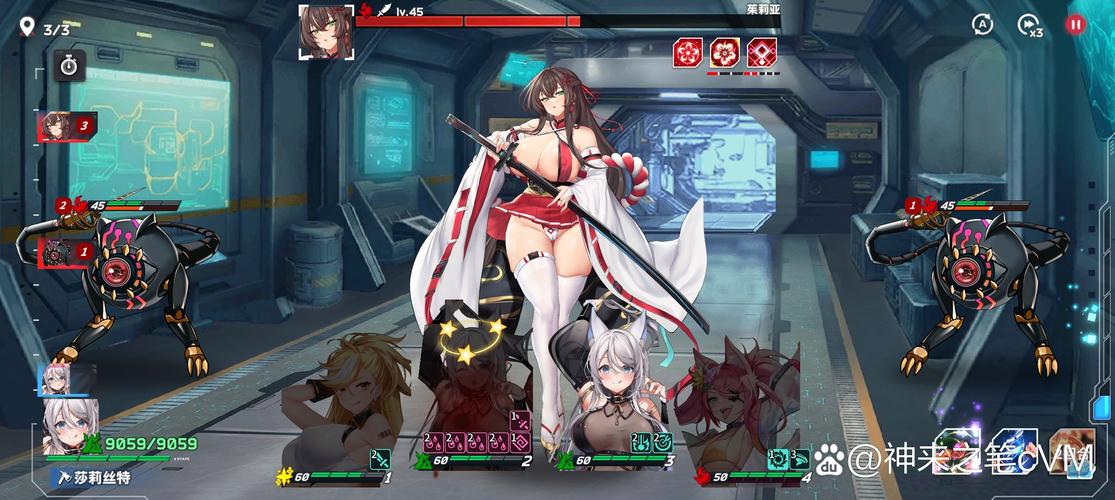Pause the battle with the red button
1115x500 pixels.
pyautogui.click(x=1075, y=25)
